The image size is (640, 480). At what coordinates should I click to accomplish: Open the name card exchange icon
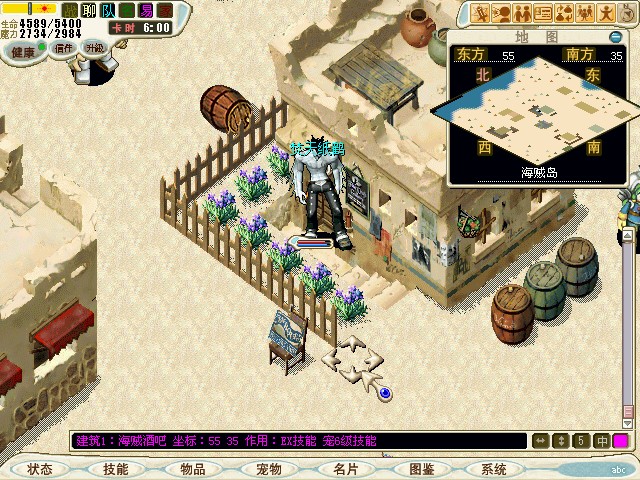544,13
